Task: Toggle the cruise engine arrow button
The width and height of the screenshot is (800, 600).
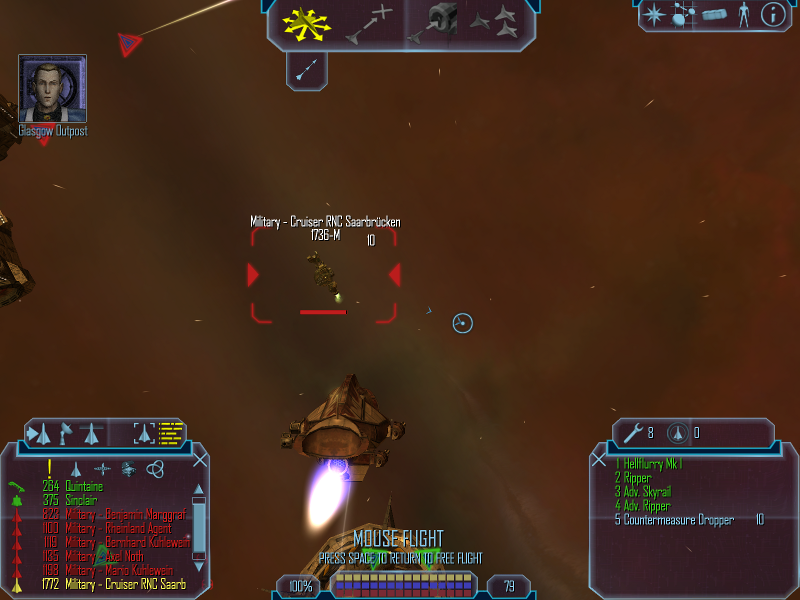Action: (307, 68)
